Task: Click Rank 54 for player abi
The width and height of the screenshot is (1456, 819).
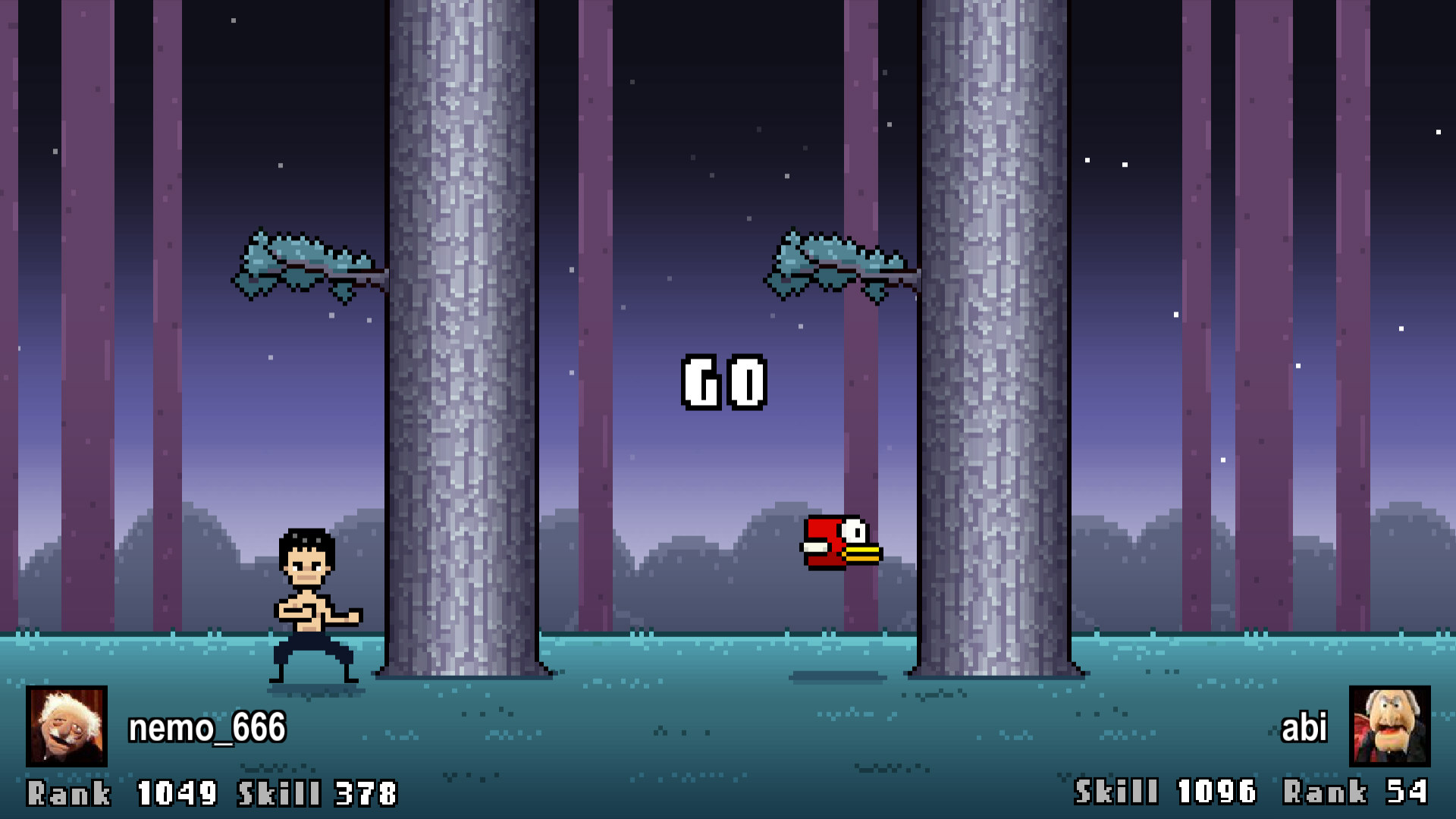Action: pyautogui.click(x=1357, y=792)
